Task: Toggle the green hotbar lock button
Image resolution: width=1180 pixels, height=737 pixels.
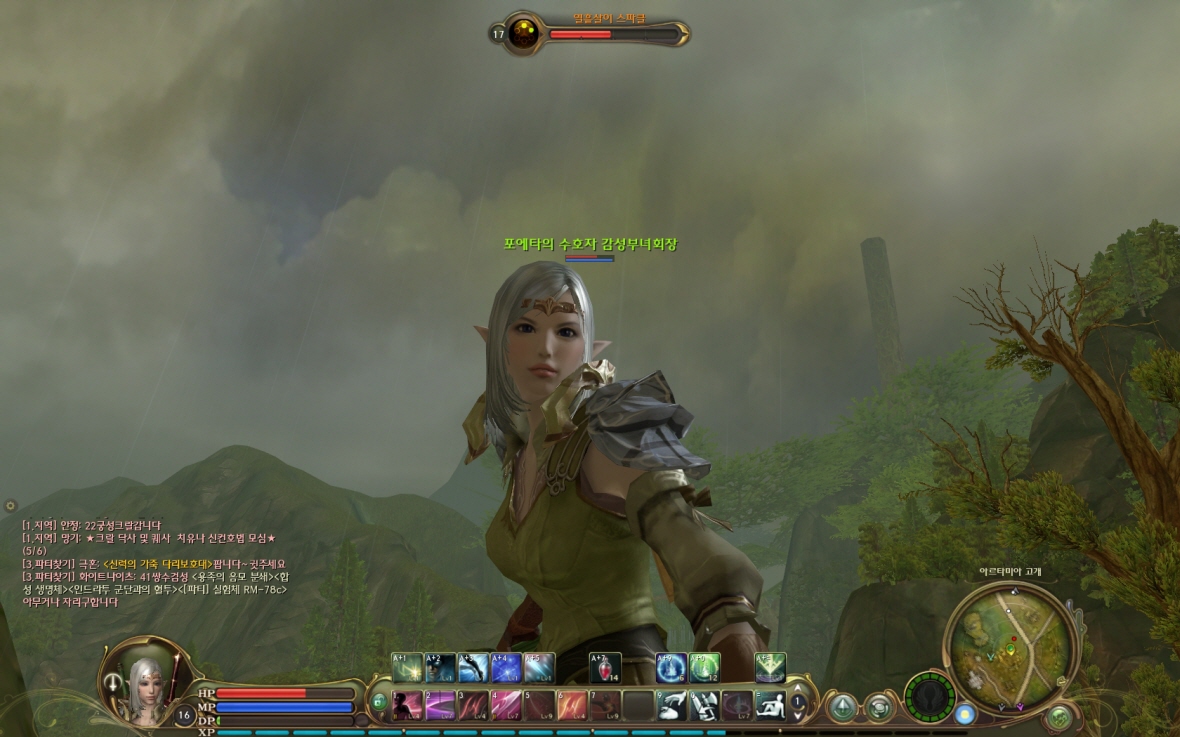Action: coord(379,702)
